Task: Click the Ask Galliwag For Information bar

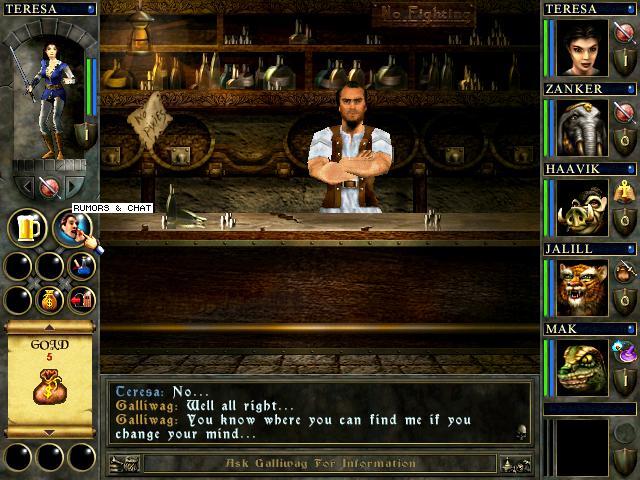Action: coord(319,464)
